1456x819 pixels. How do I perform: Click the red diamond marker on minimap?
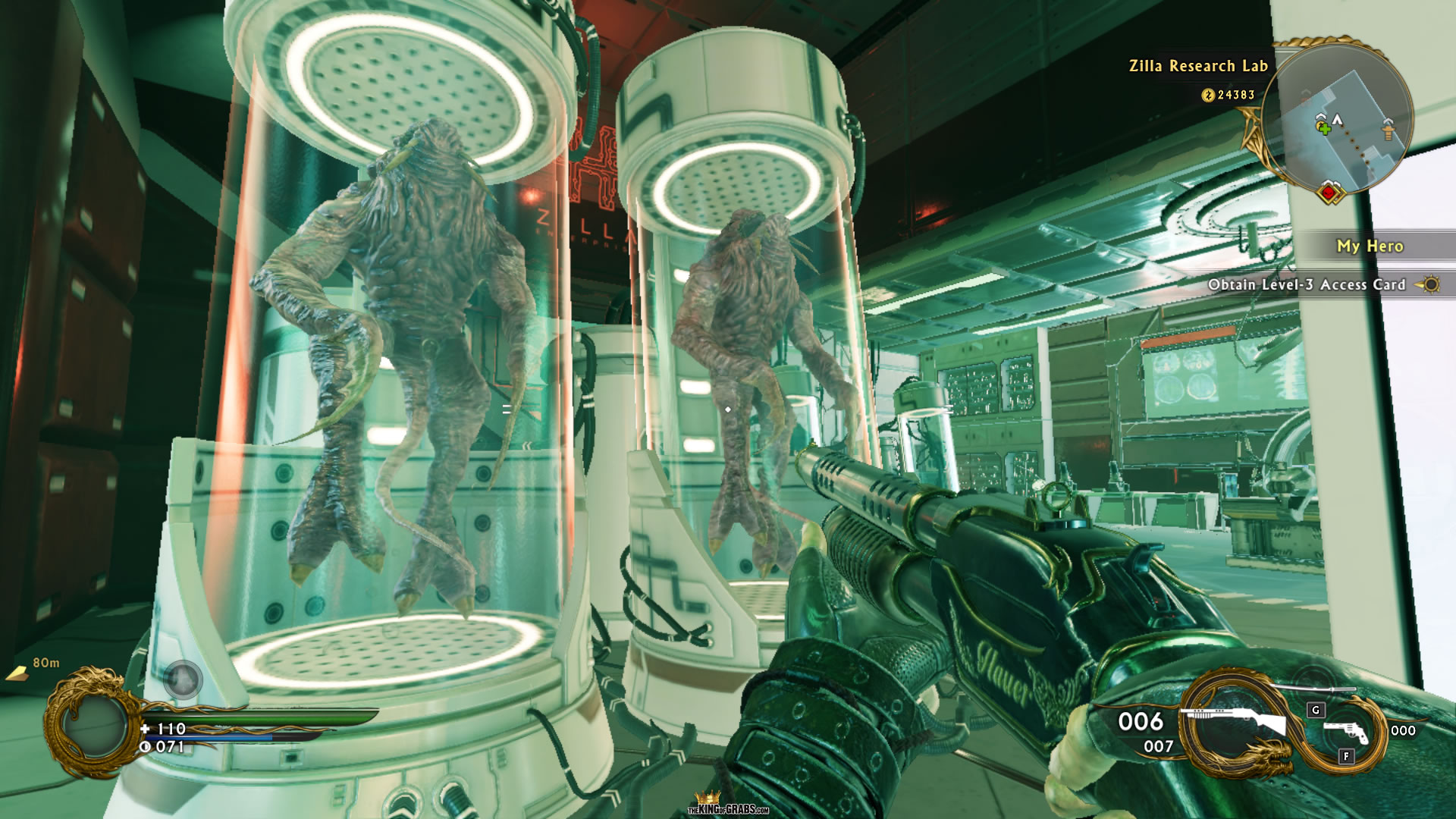[x=1329, y=193]
